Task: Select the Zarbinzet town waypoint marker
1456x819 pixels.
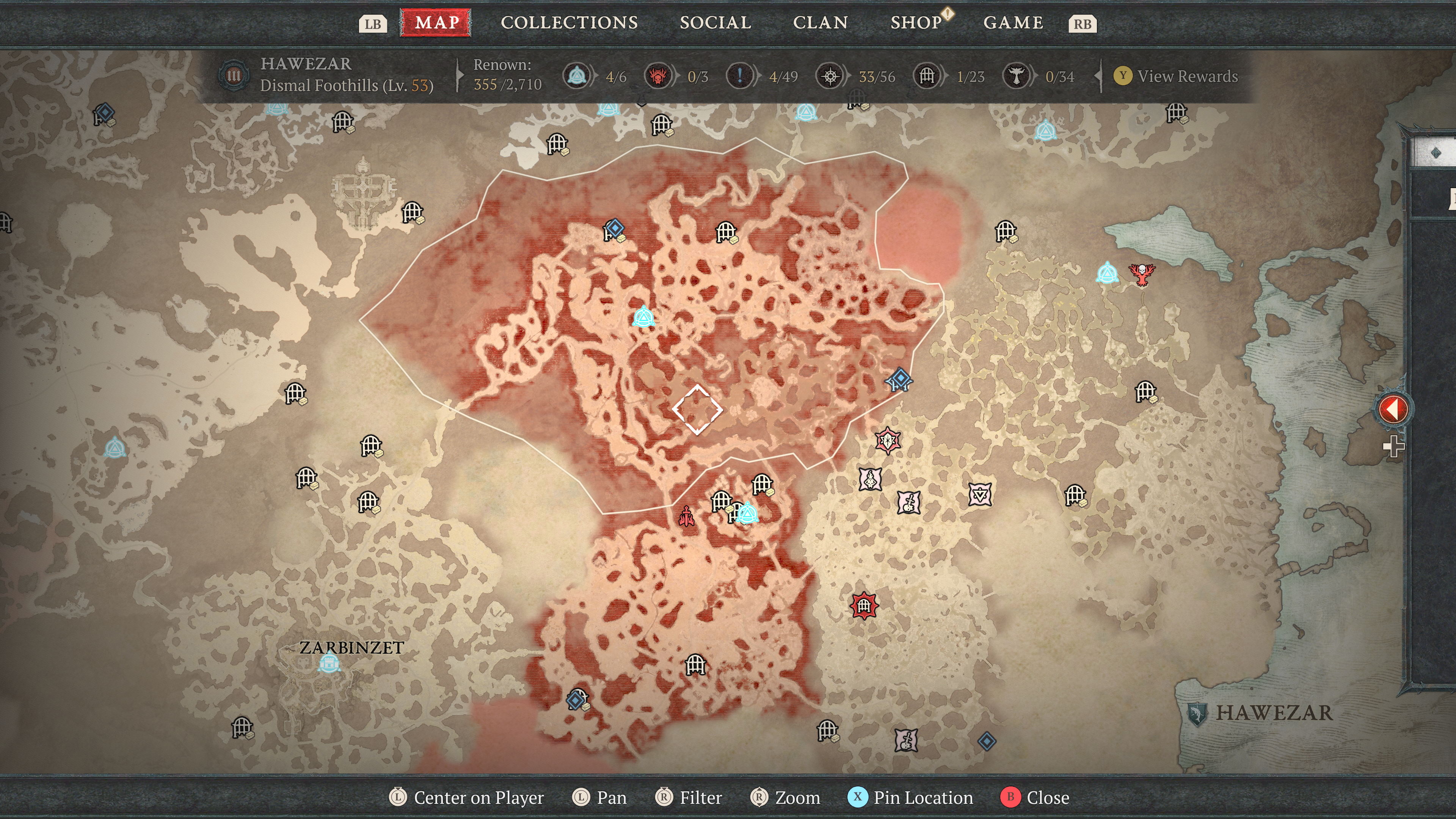Action: click(329, 662)
